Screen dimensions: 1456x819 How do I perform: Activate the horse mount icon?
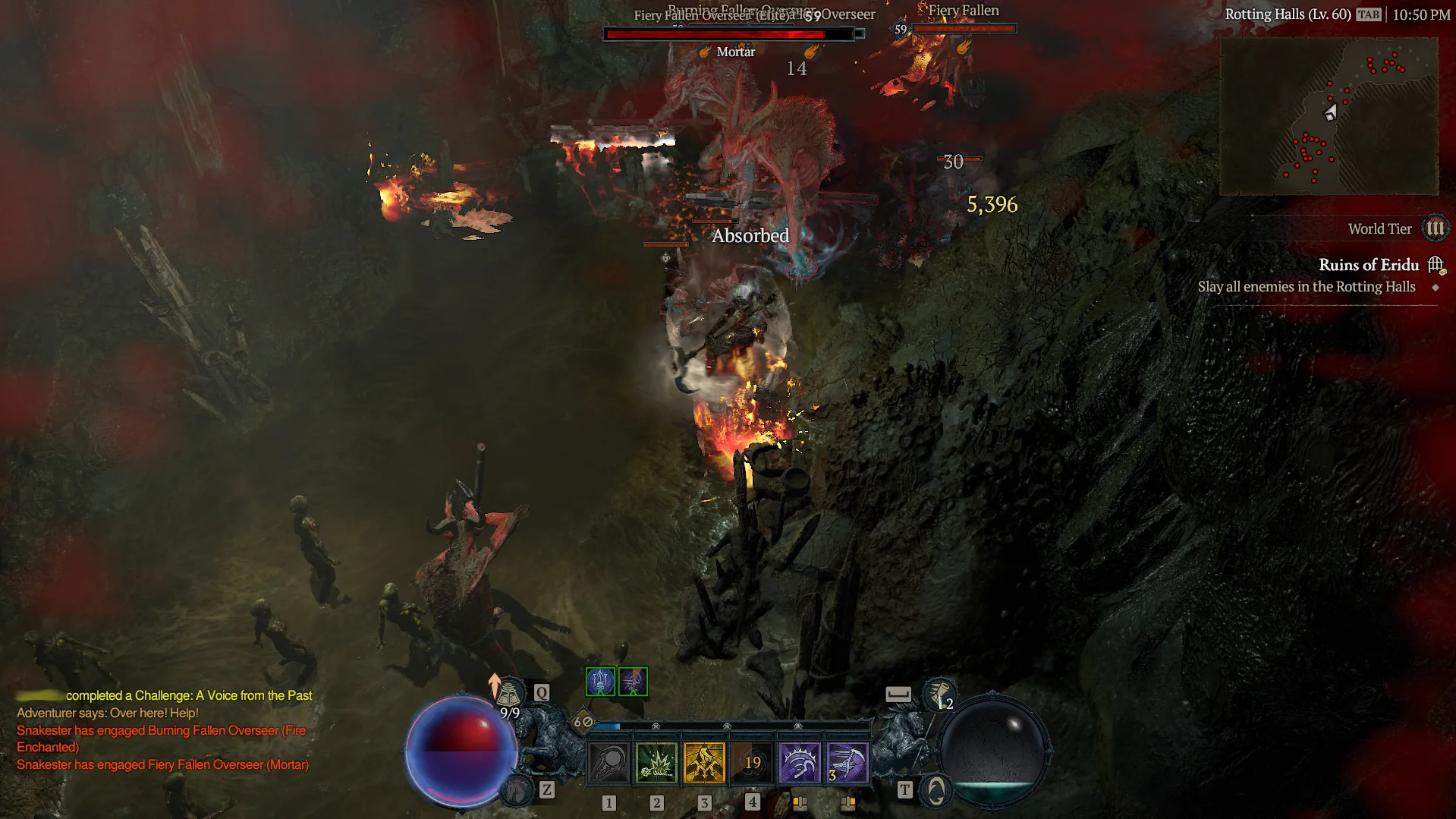tap(518, 791)
